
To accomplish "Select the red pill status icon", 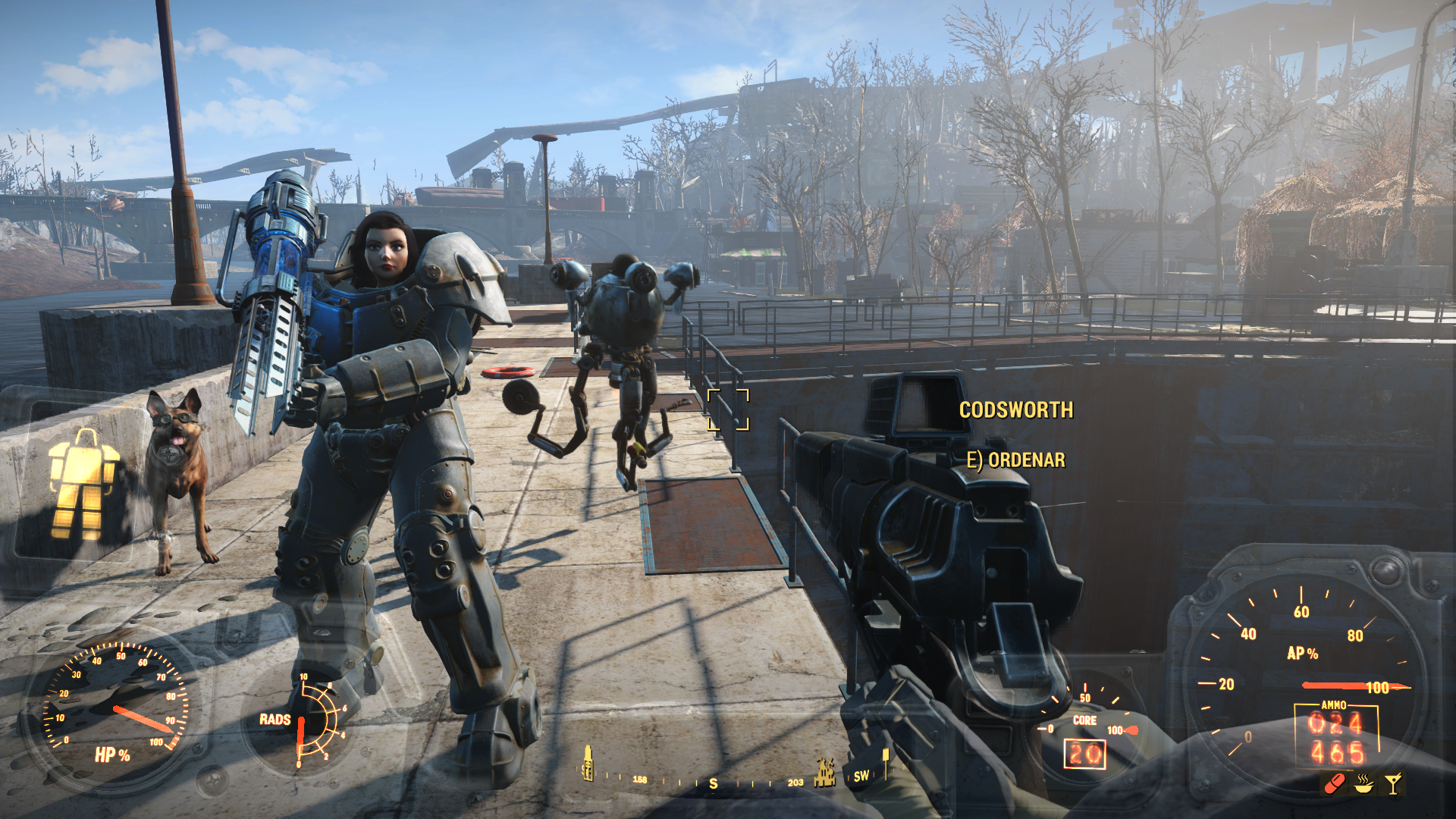I will coord(1334,783).
